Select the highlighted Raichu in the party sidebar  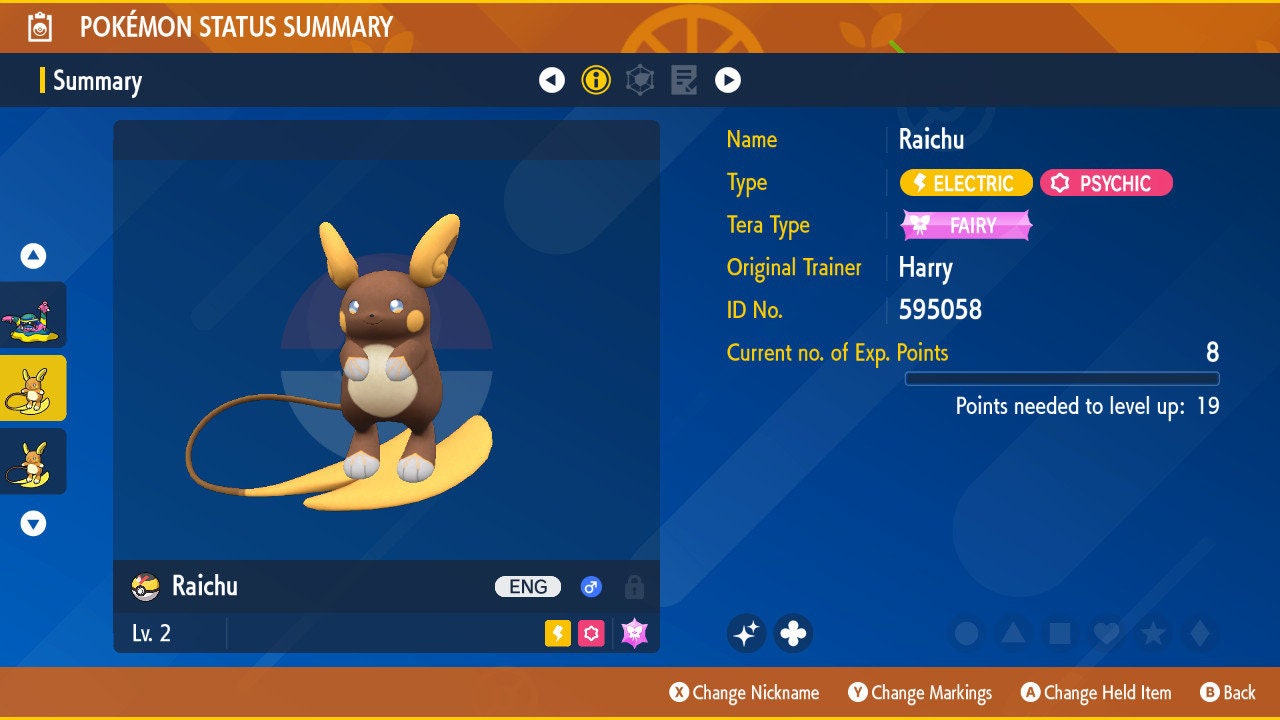[x=33, y=388]
